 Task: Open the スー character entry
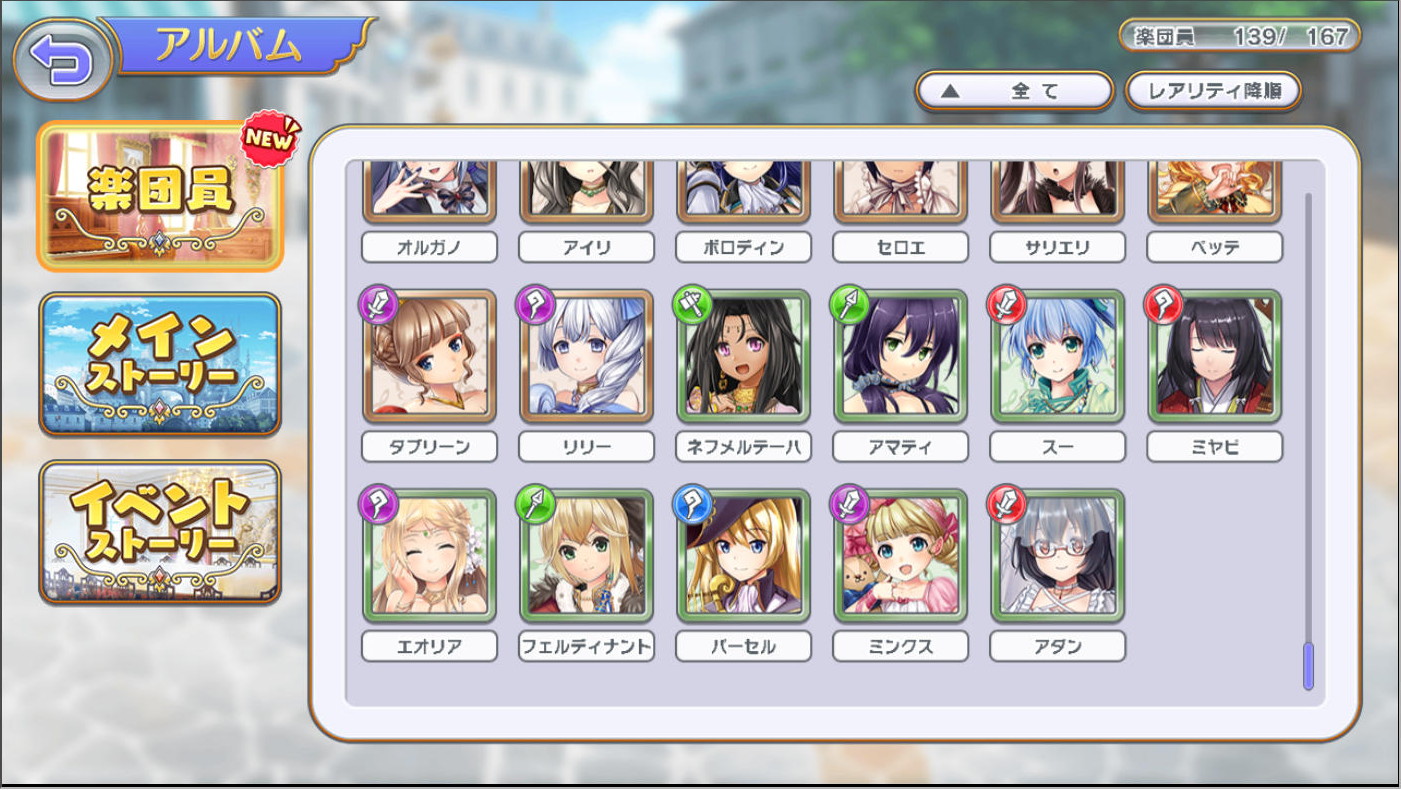(x=1057, y=357)
